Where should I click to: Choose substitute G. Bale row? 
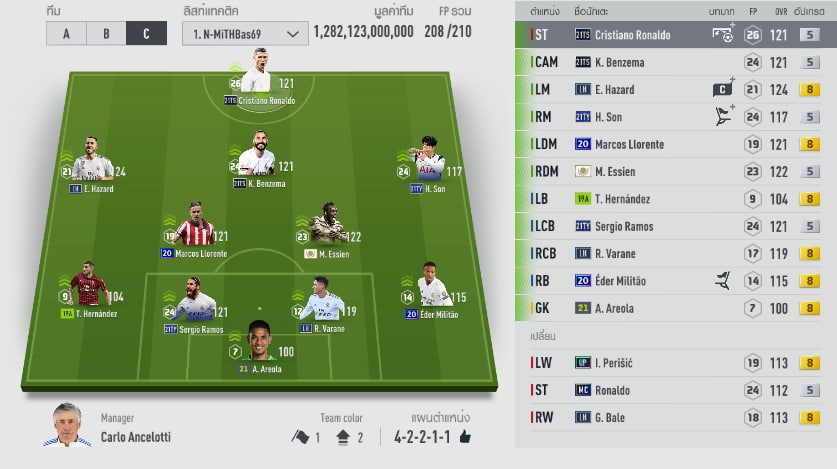[676, 418]
